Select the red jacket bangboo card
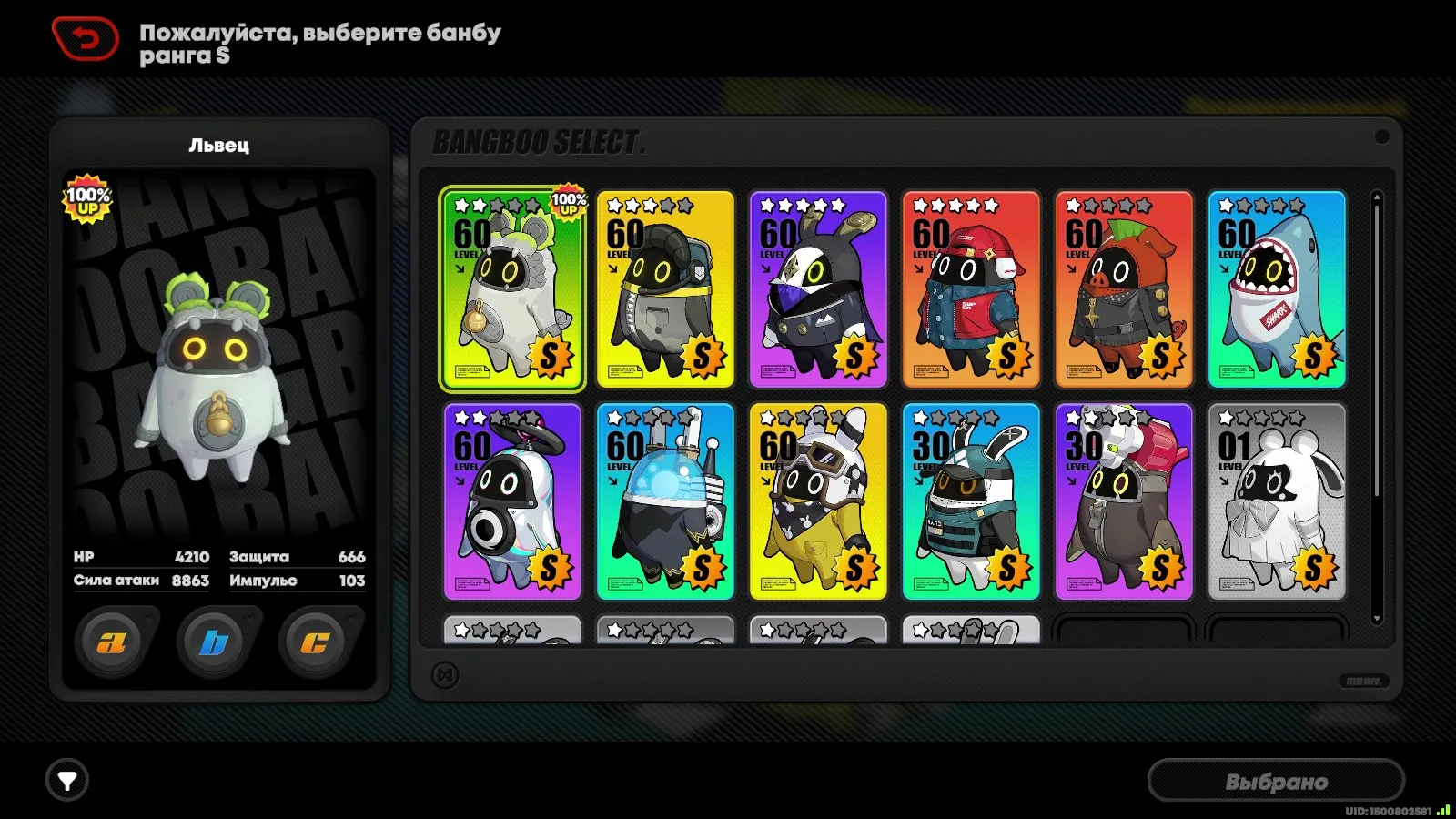This screenshot has height=819, width=1456. point(971,287)
